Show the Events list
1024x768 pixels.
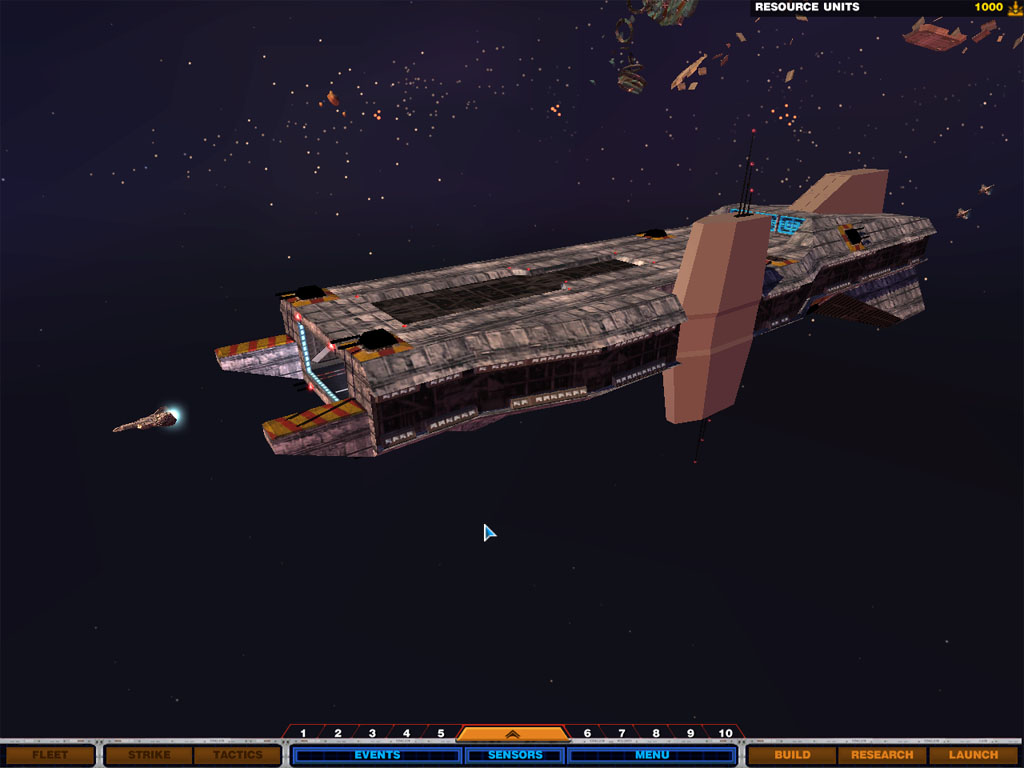point(377,755)
